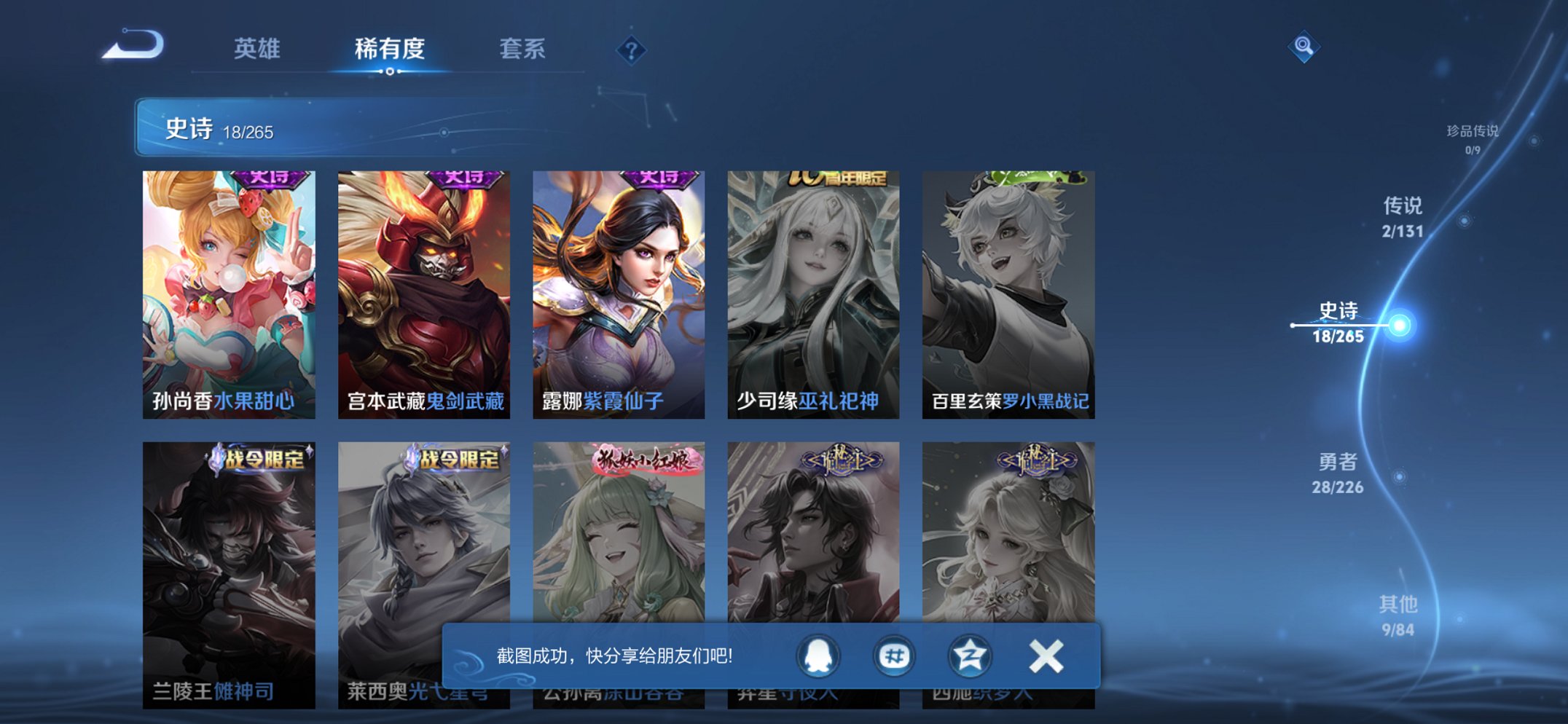
Task: Switch to the 套系 tab
Action: [x=523, y=50]
